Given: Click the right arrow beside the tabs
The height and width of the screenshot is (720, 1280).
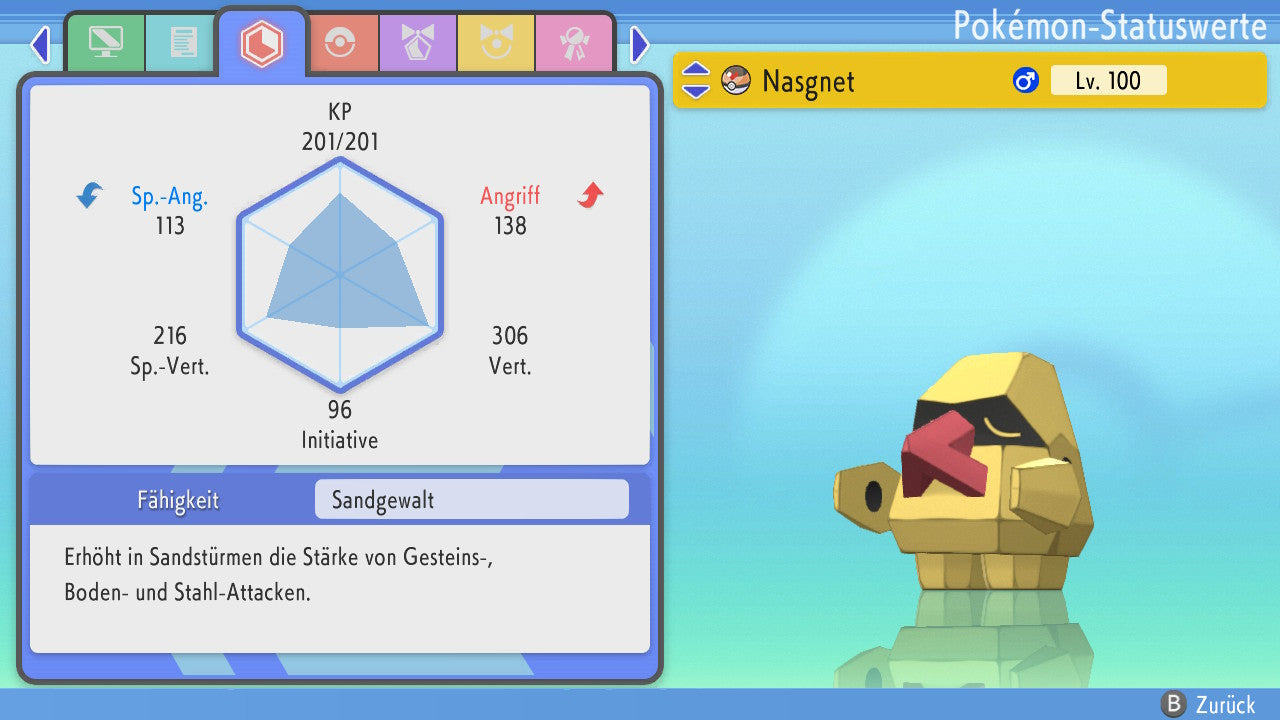Looking at the screenshot, I should tap(640, 44).
